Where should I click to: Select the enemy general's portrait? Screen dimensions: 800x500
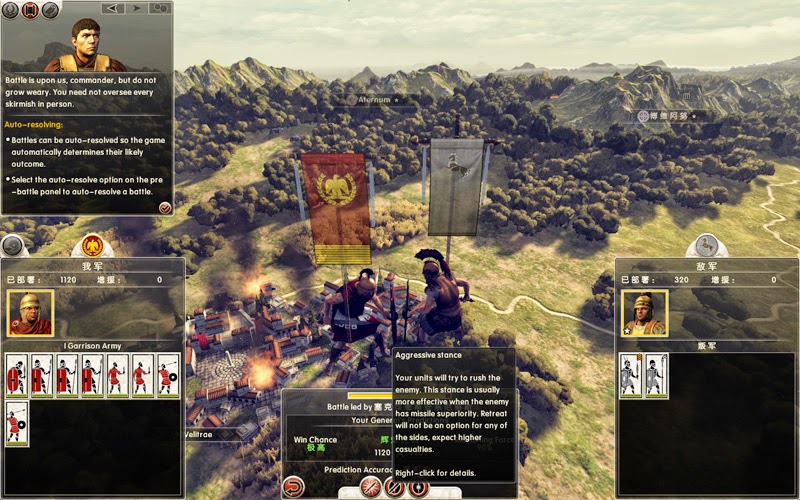pyautogui.click(x=644, y=313)
